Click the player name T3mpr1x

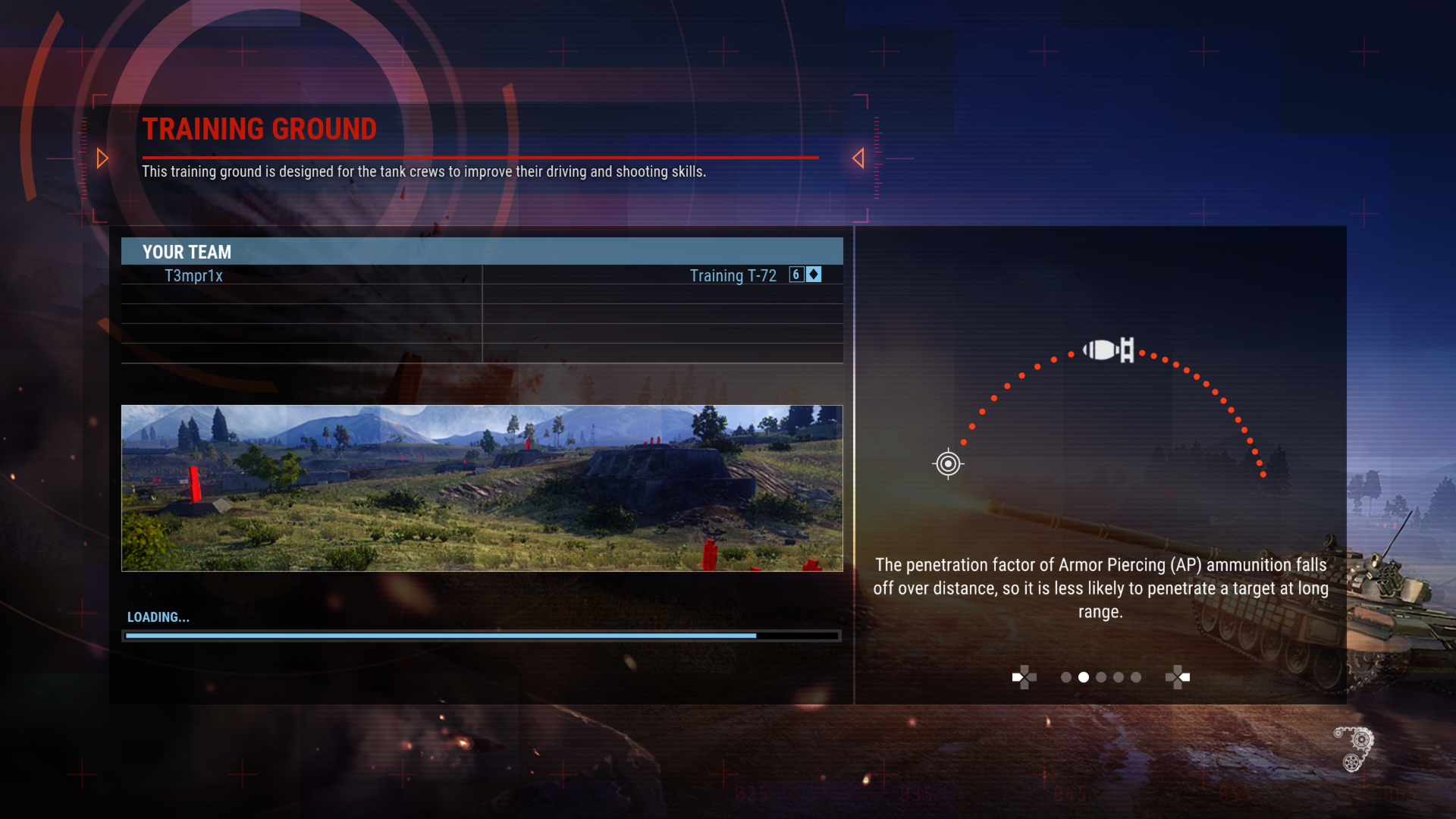pos(193,275)
